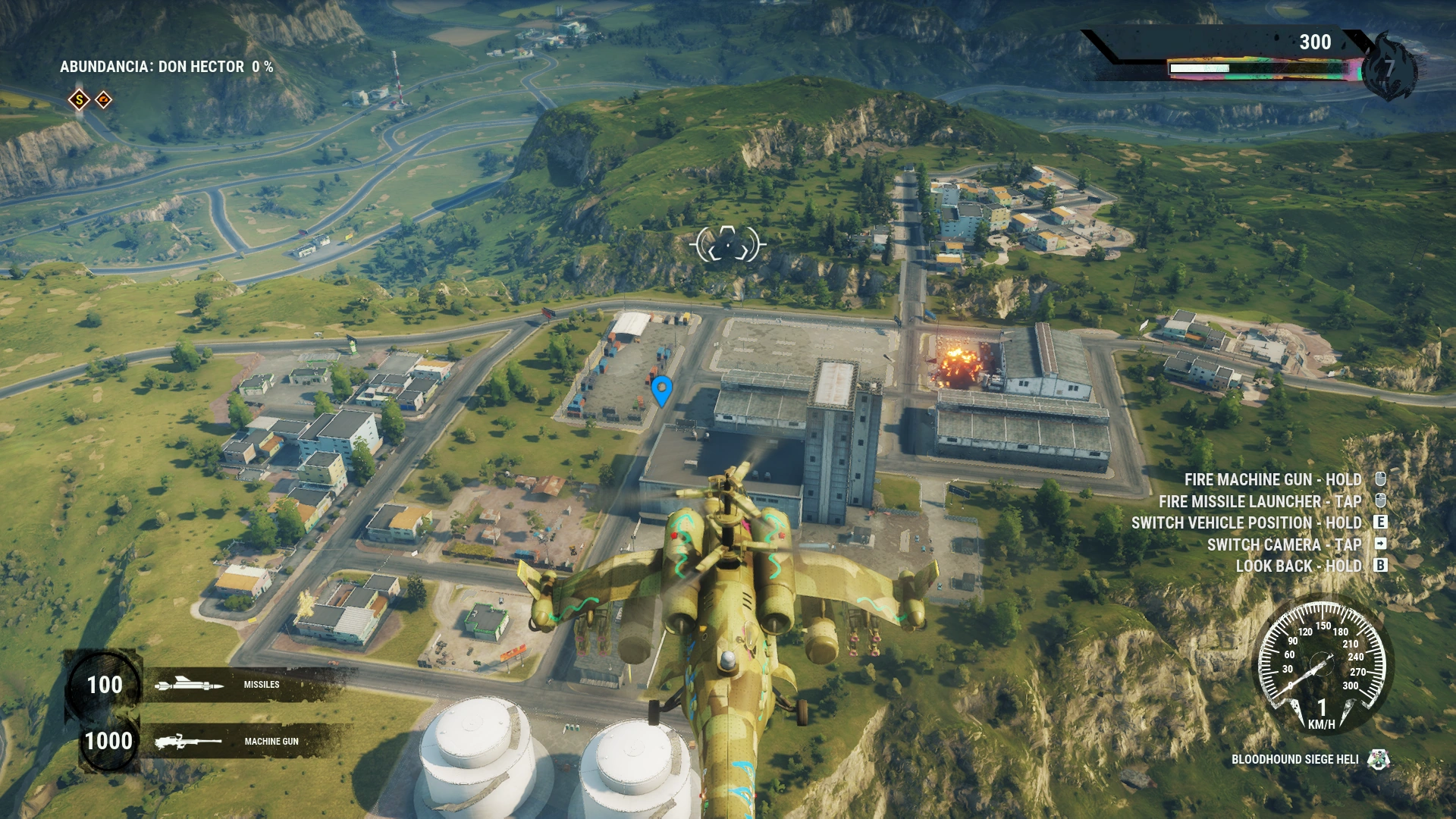This screenshot has width=1456, height=819.
Task: Click the chaos level emblem
Action: tap(1388, 68)
